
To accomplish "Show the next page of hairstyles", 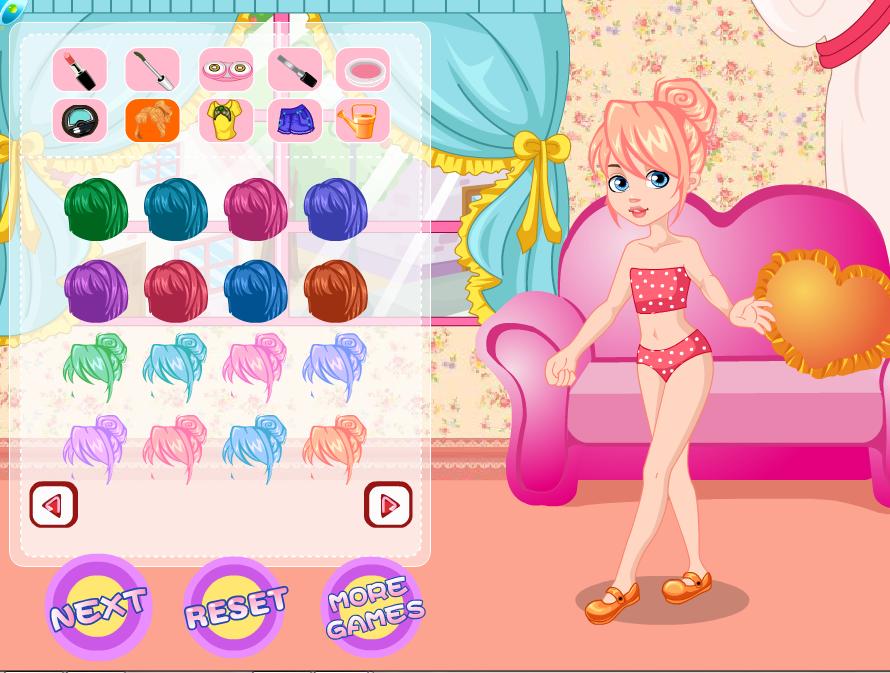I will point(388,505).
